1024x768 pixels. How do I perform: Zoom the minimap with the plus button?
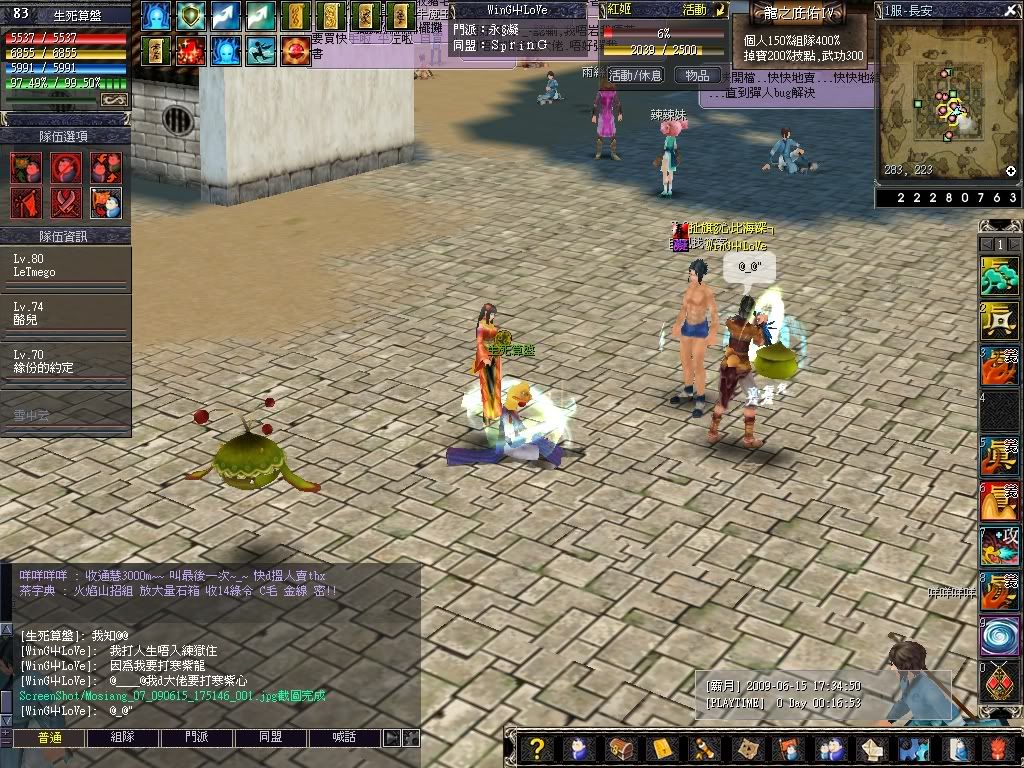point(1011,171)
